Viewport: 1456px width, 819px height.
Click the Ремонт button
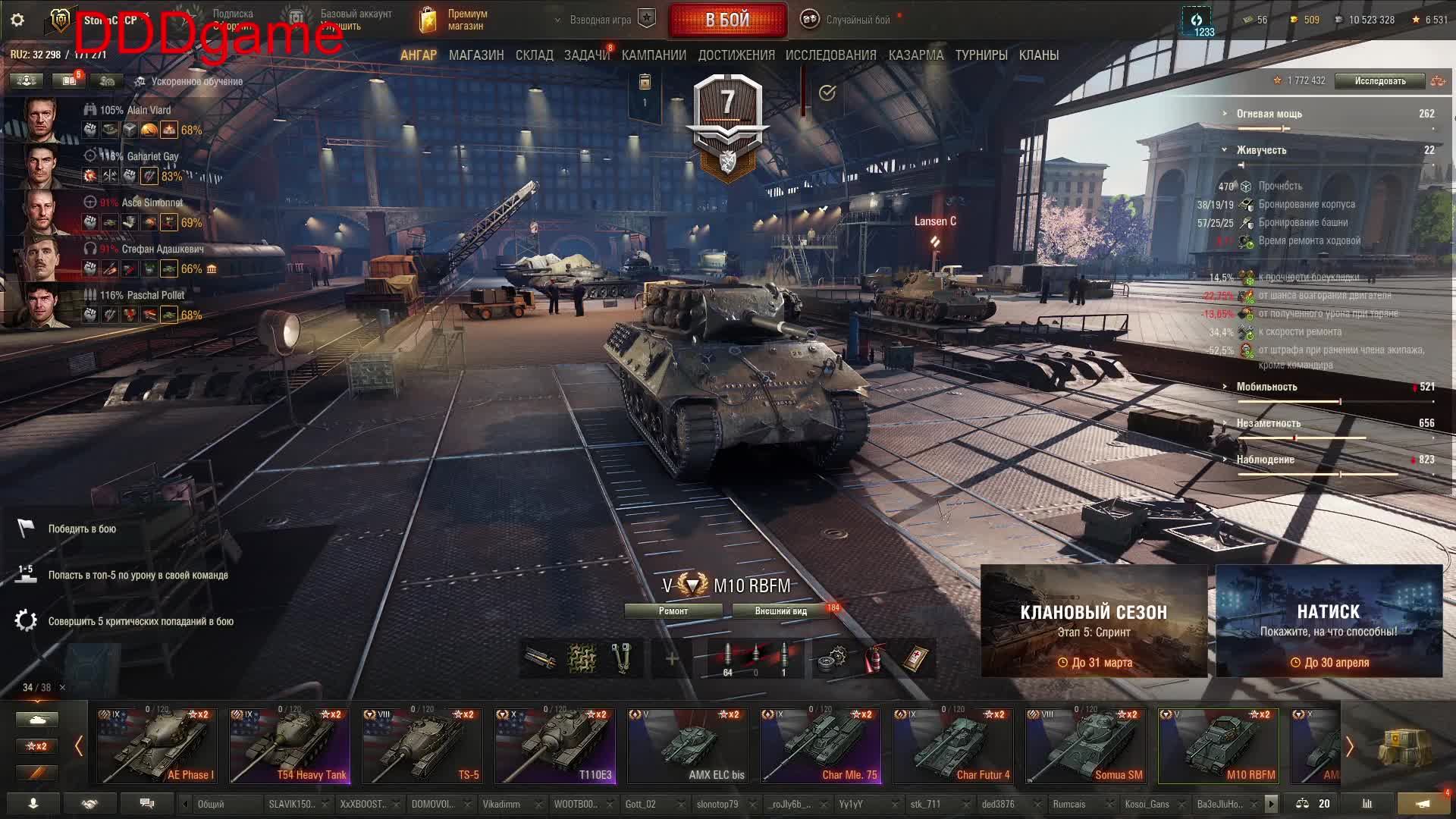click(673, 611)
